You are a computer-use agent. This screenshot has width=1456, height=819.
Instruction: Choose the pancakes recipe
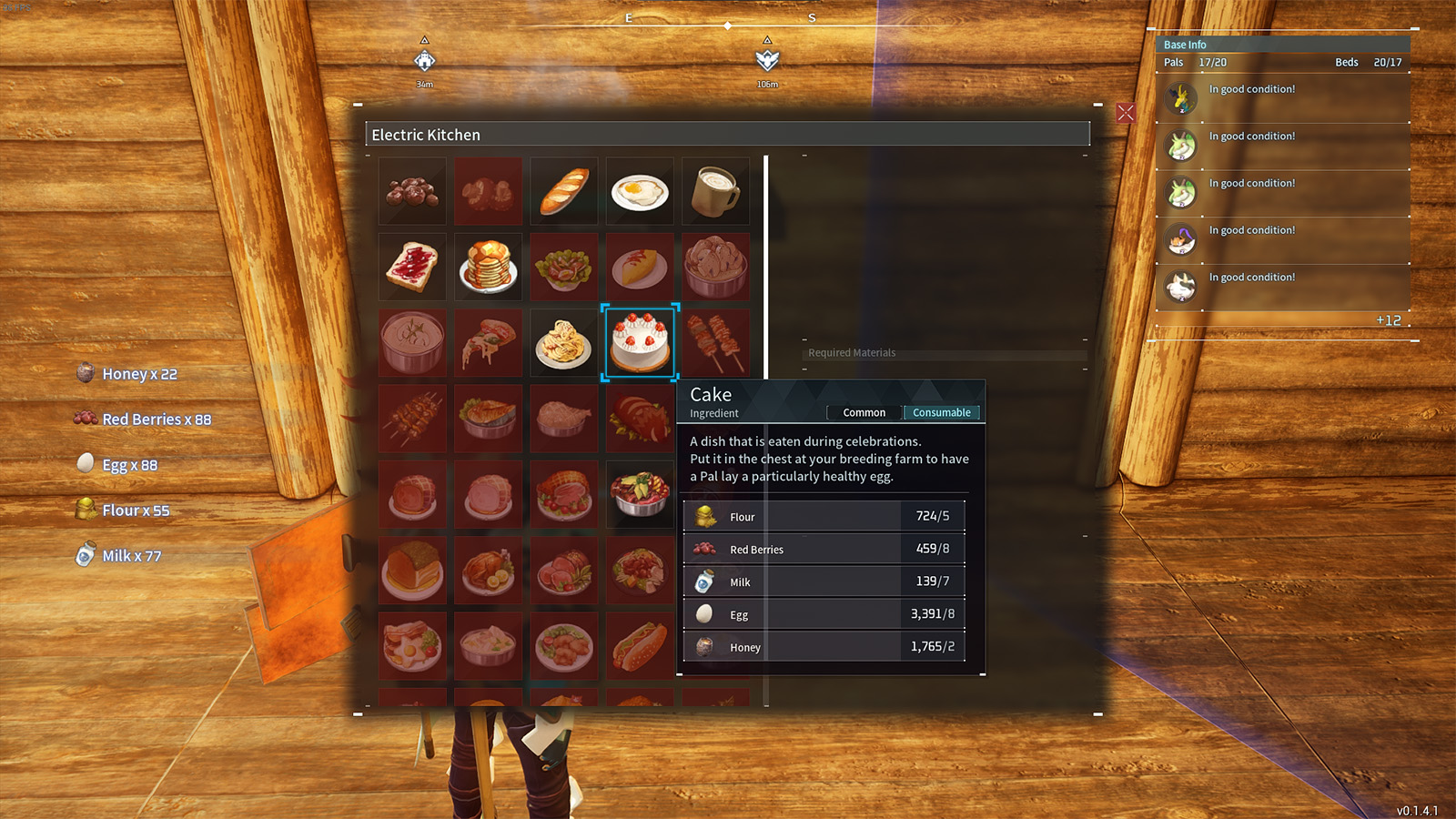(x=488, y=267)
